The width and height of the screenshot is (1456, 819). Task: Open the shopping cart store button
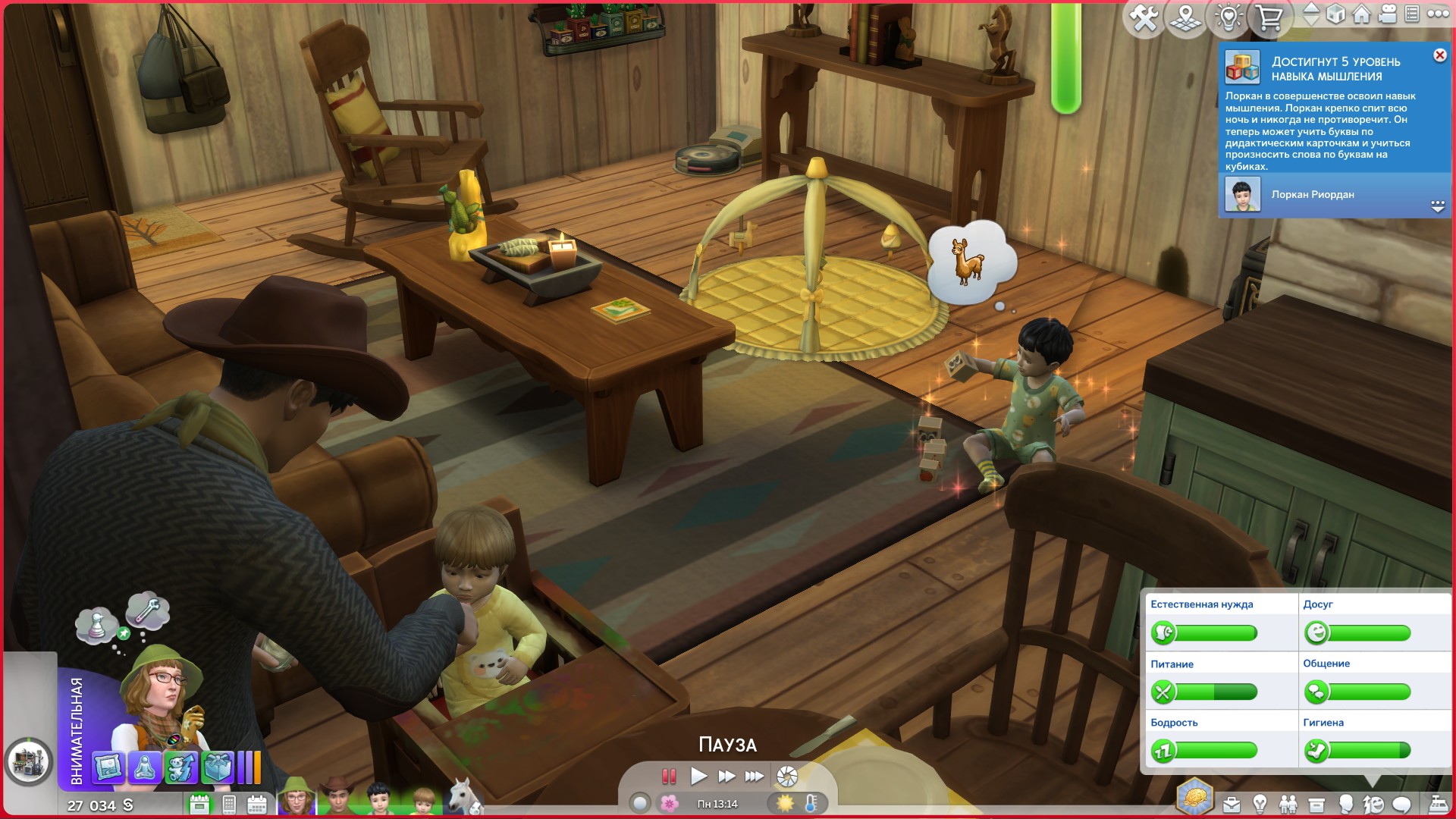pyautogui.click(x=1269, y=17)
